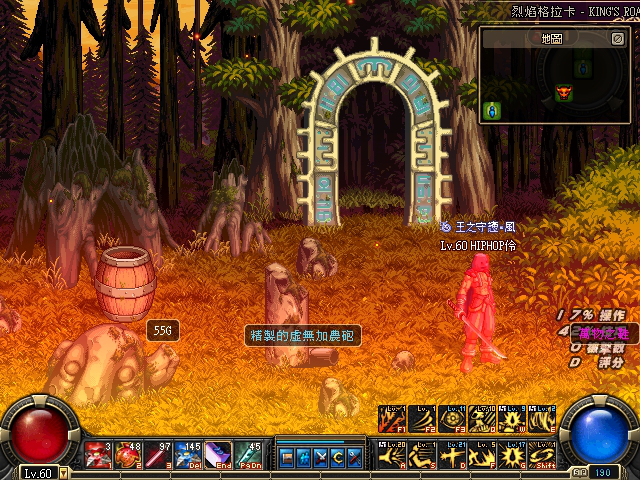Activate the F1 skill icon
This screenshot has height=480, width=640.
pos(391,419)
